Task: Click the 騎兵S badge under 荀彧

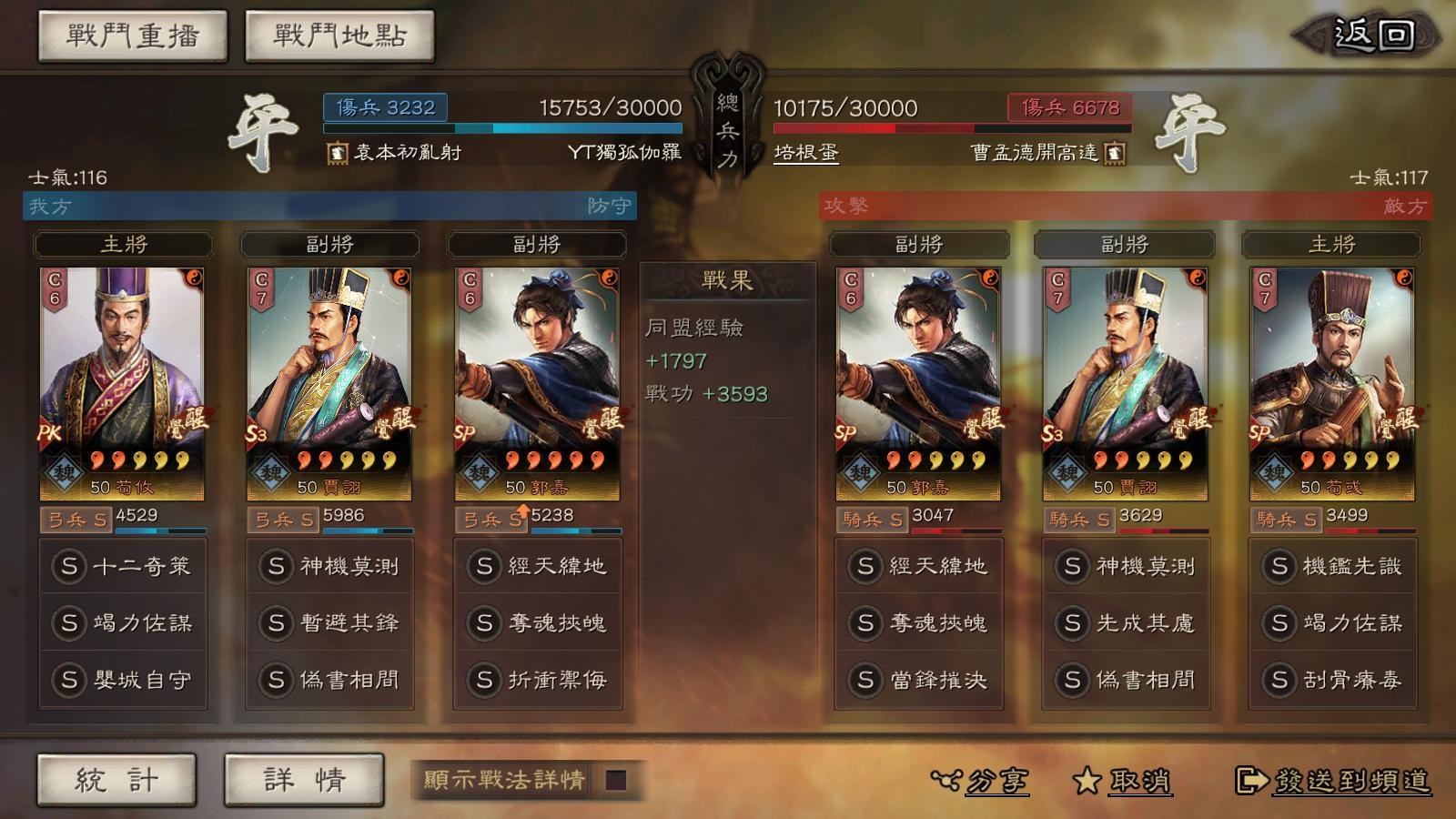Action: coord(1287,520)
